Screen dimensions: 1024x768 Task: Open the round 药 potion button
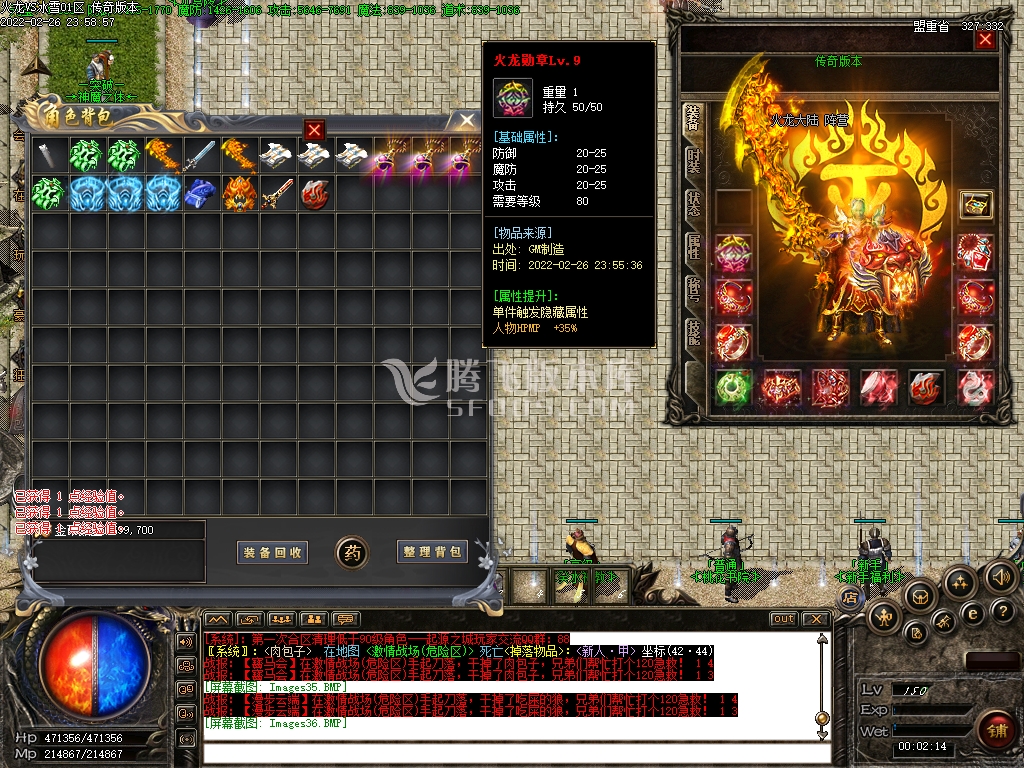[x=352, y=552]
